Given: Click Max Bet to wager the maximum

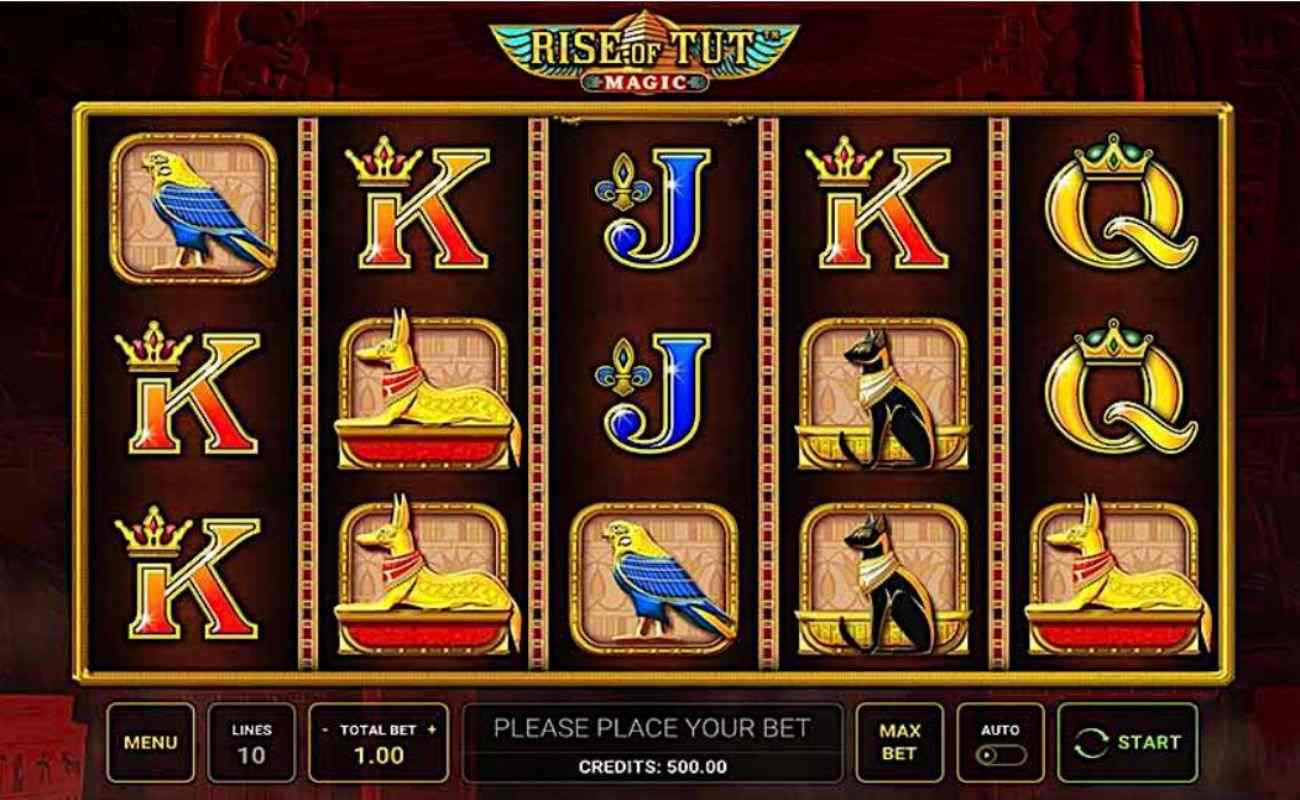Looking at the screenshot, I should 899,742.
